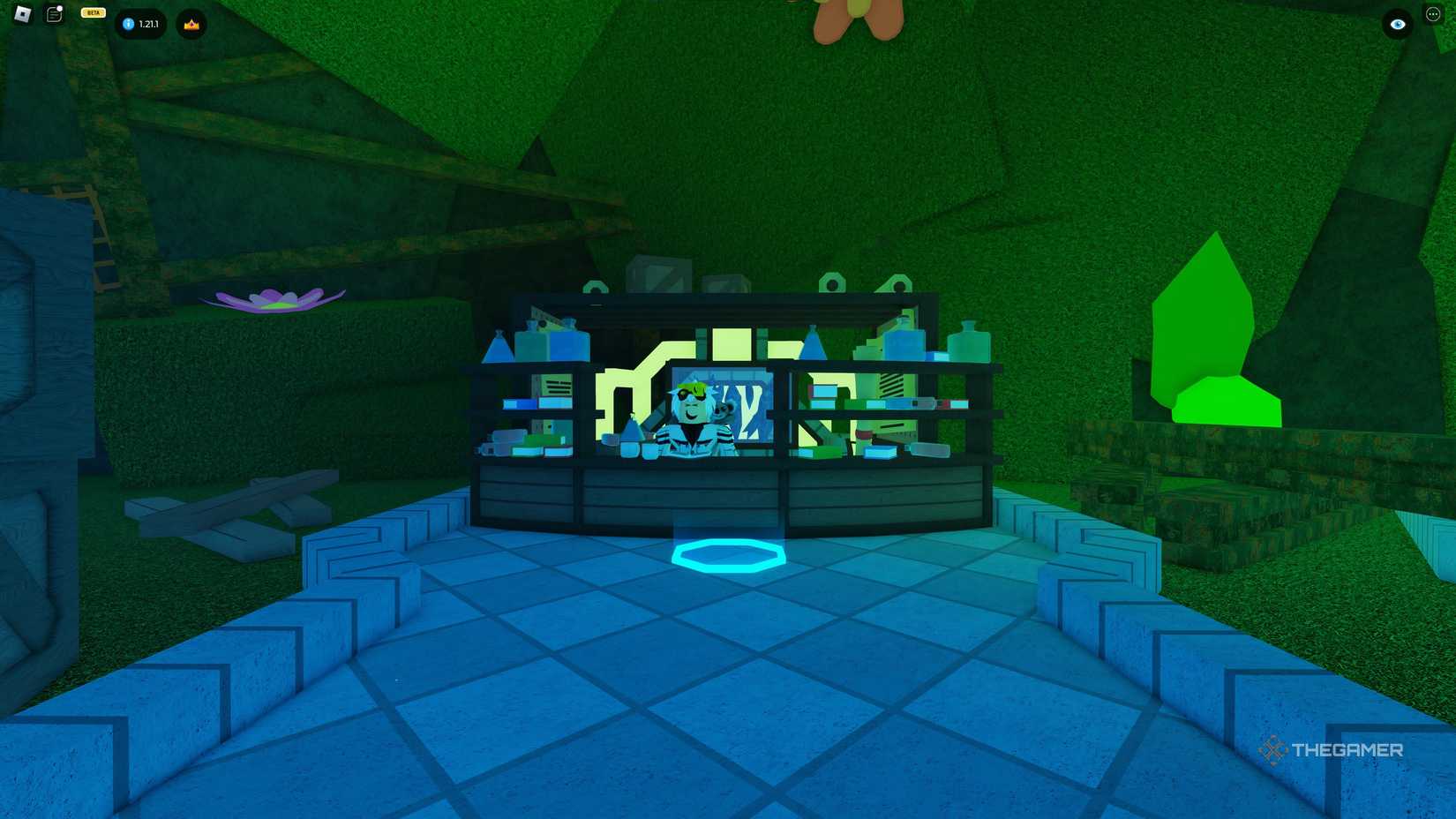The image size is (1456, 819).
Task: Click the glowing interaction circle at the shop
Action: (727, 557)
